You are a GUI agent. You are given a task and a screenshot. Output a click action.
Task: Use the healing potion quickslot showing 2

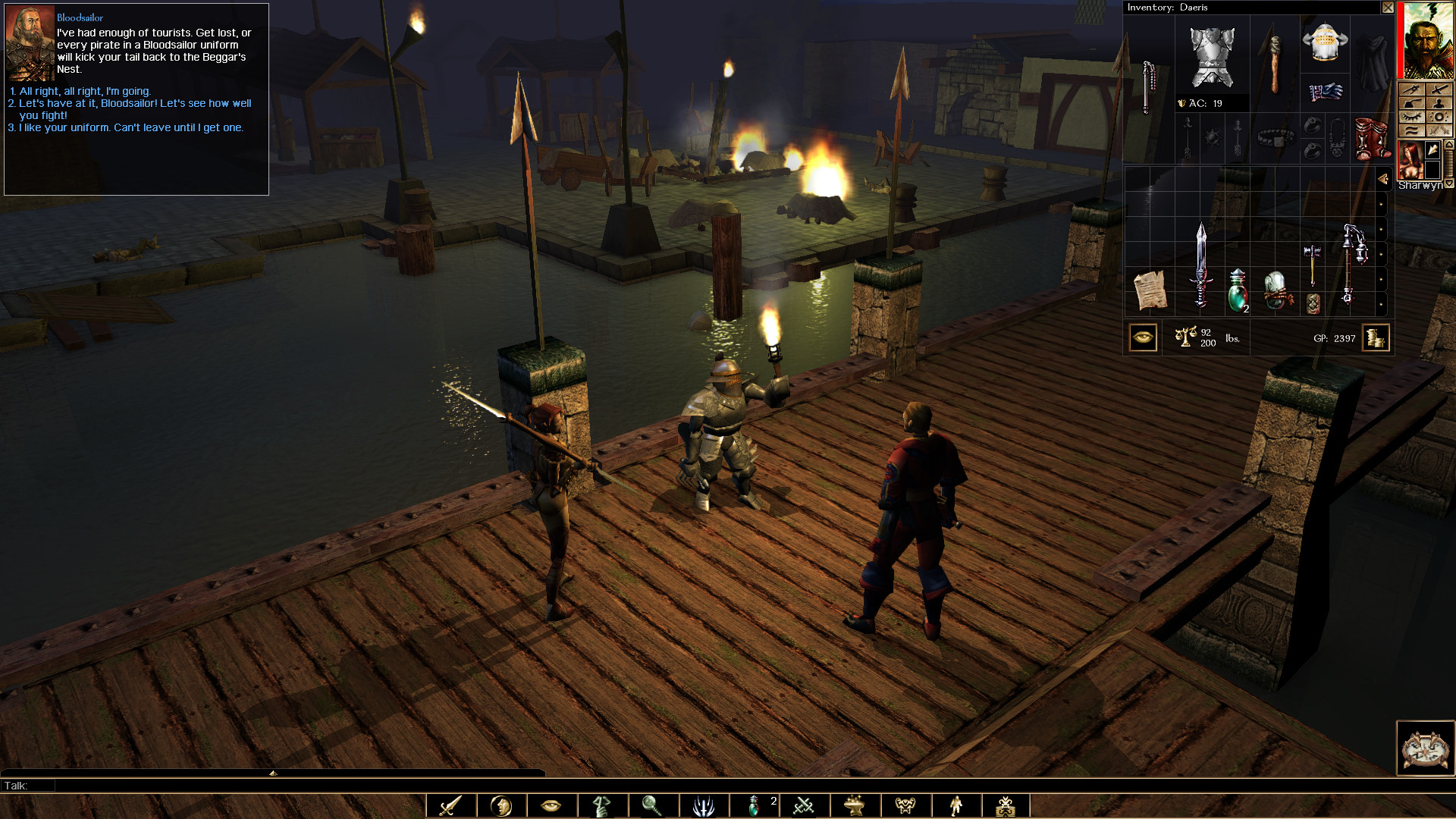point(756,805)
